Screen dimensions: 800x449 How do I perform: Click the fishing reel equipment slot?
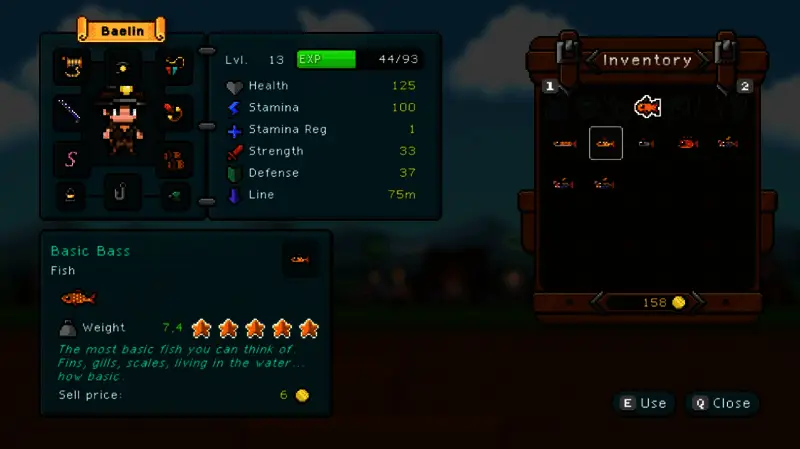coord(72,67)
